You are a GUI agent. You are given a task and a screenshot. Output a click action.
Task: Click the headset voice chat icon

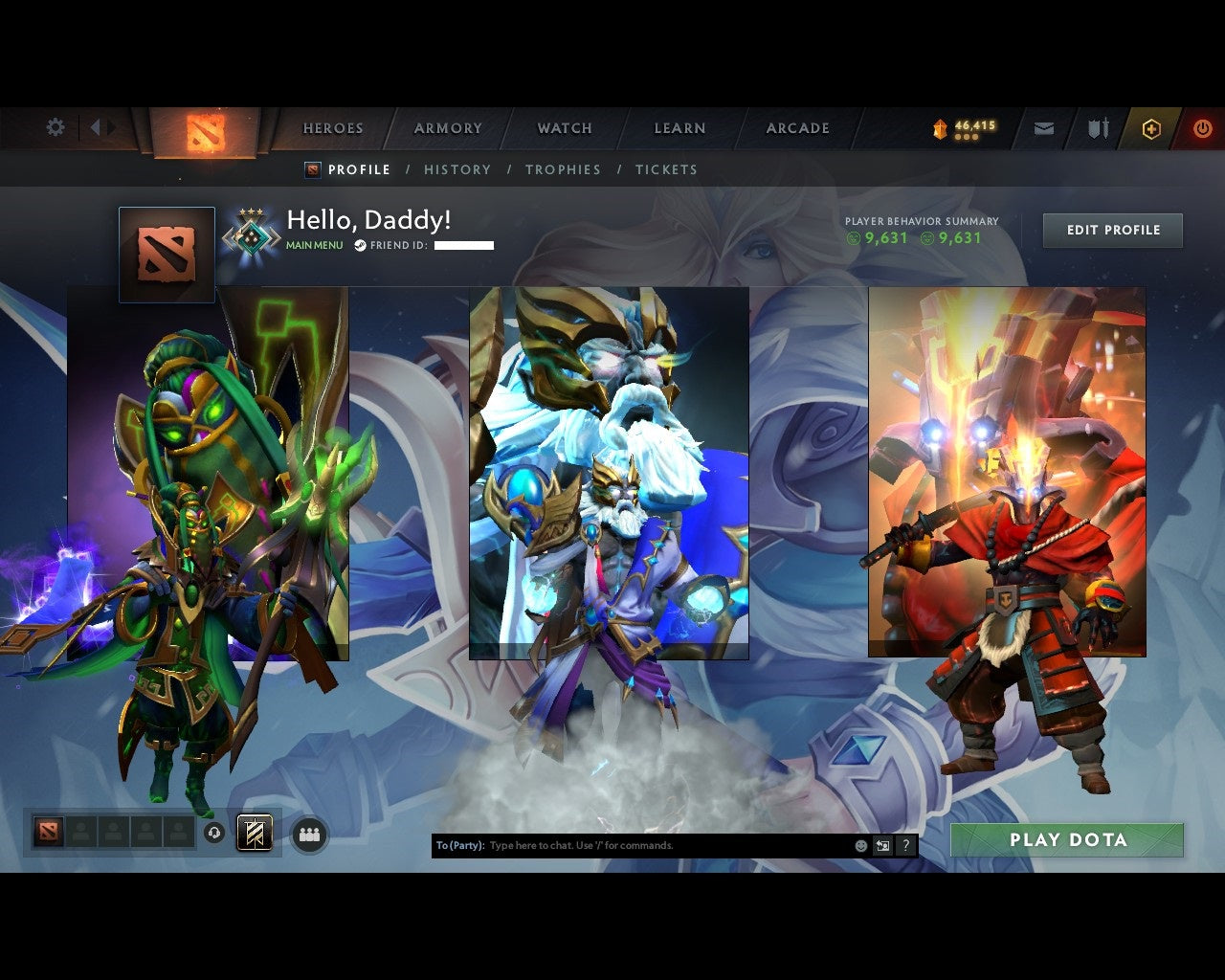coord(212,833)
